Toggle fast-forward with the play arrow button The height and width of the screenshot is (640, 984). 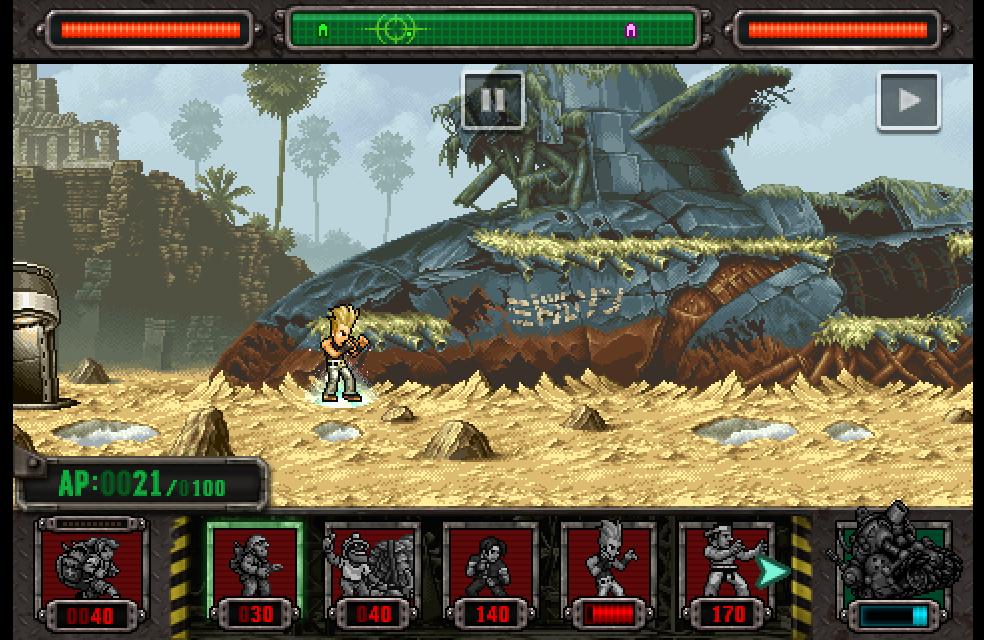point(908,100)
